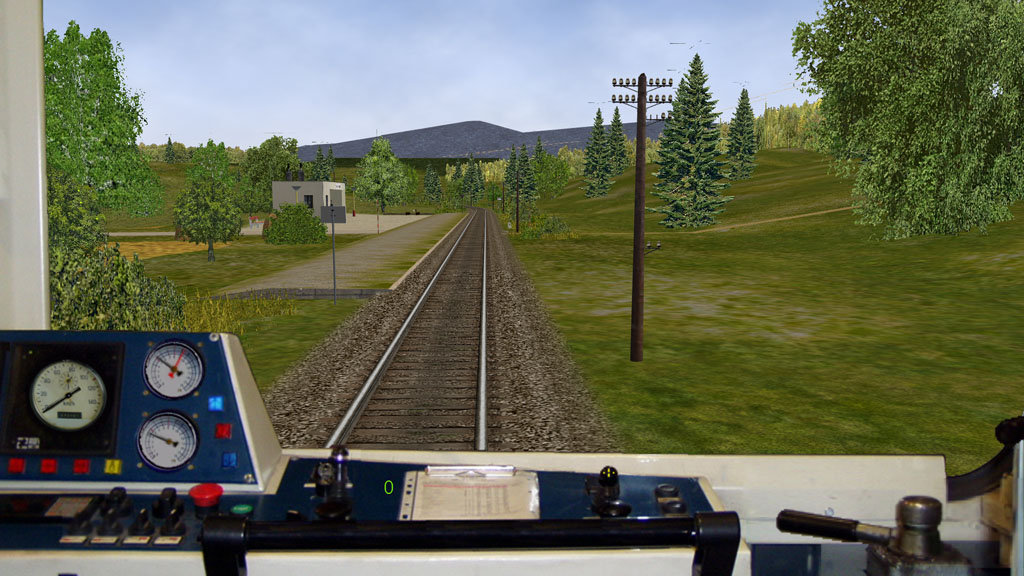
Task: Hit the red mushroom emergency button
Action: click(206, 493)
